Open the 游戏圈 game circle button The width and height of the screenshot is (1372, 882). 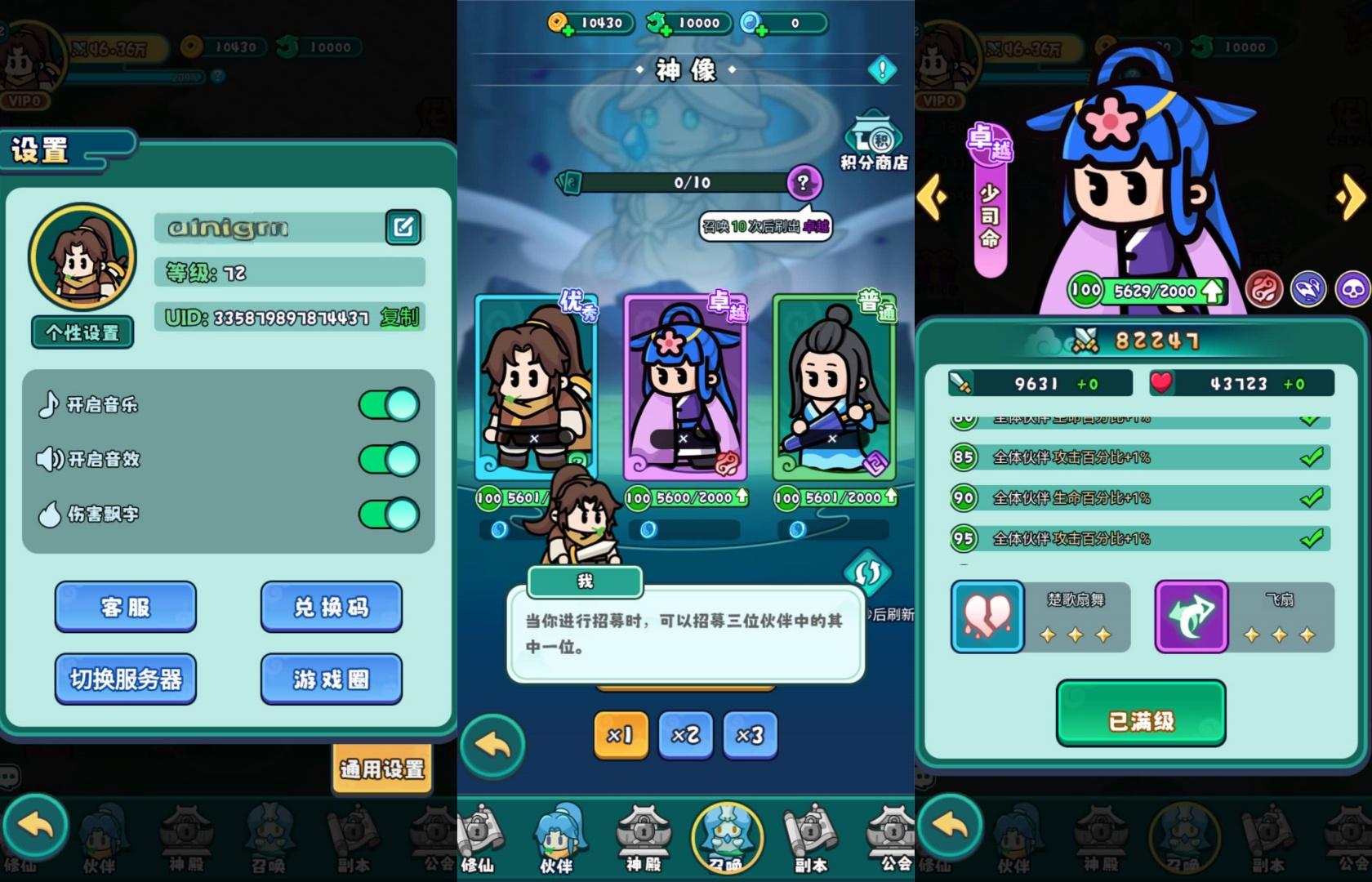click(331, 679)
